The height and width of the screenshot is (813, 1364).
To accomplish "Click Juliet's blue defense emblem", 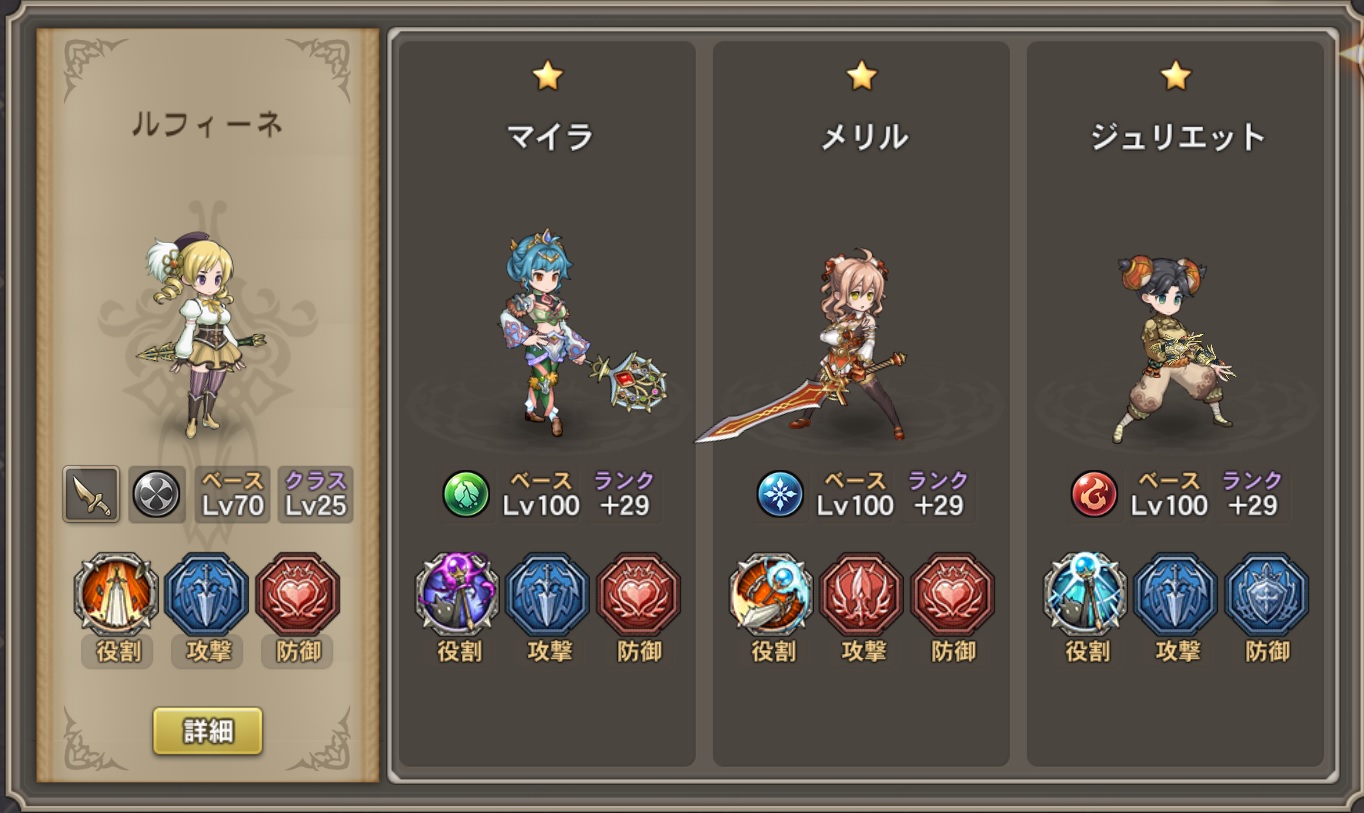I will tap(1268, 594).
